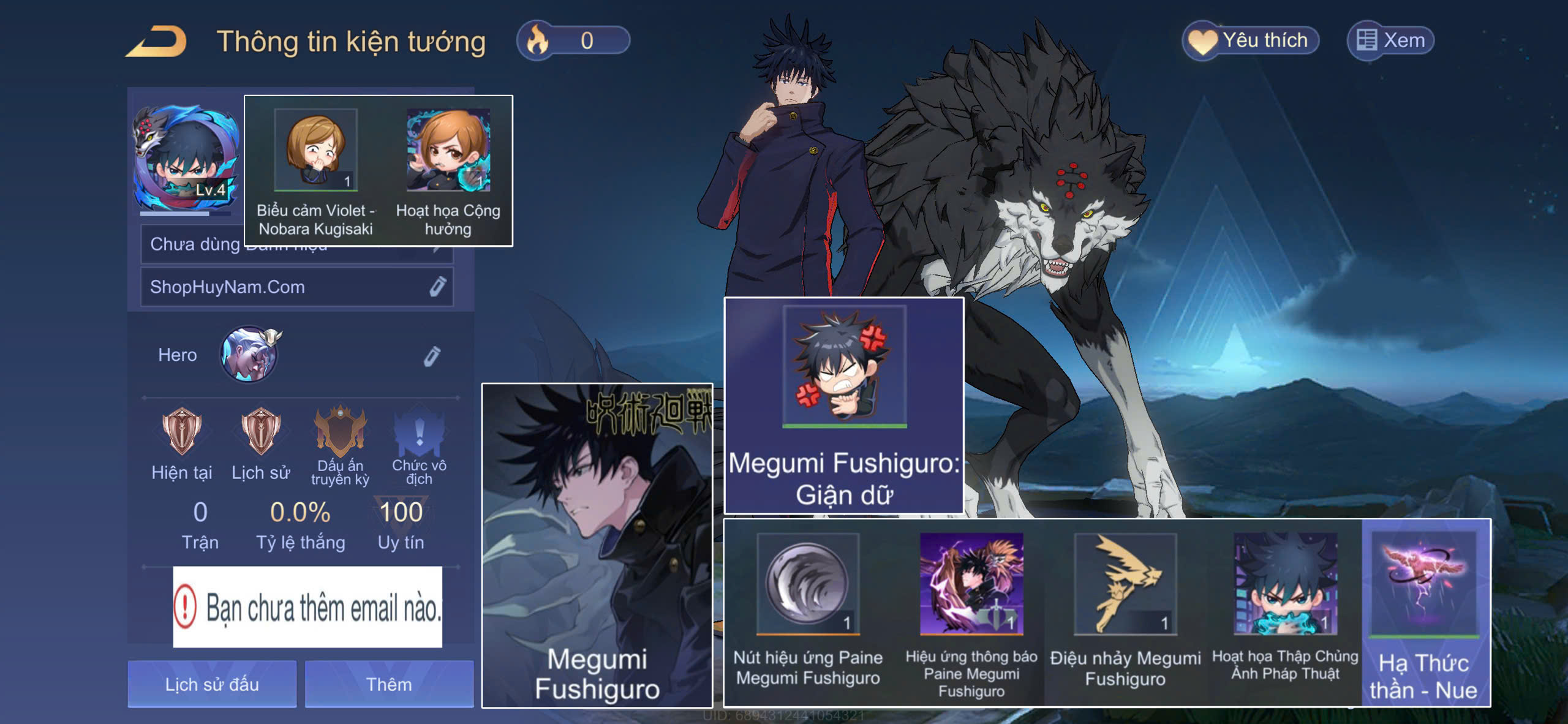View the Lịch sử rank badge
Image resolution: width=1568 pixels, height=724 pixels.
(x=261, y=431)
